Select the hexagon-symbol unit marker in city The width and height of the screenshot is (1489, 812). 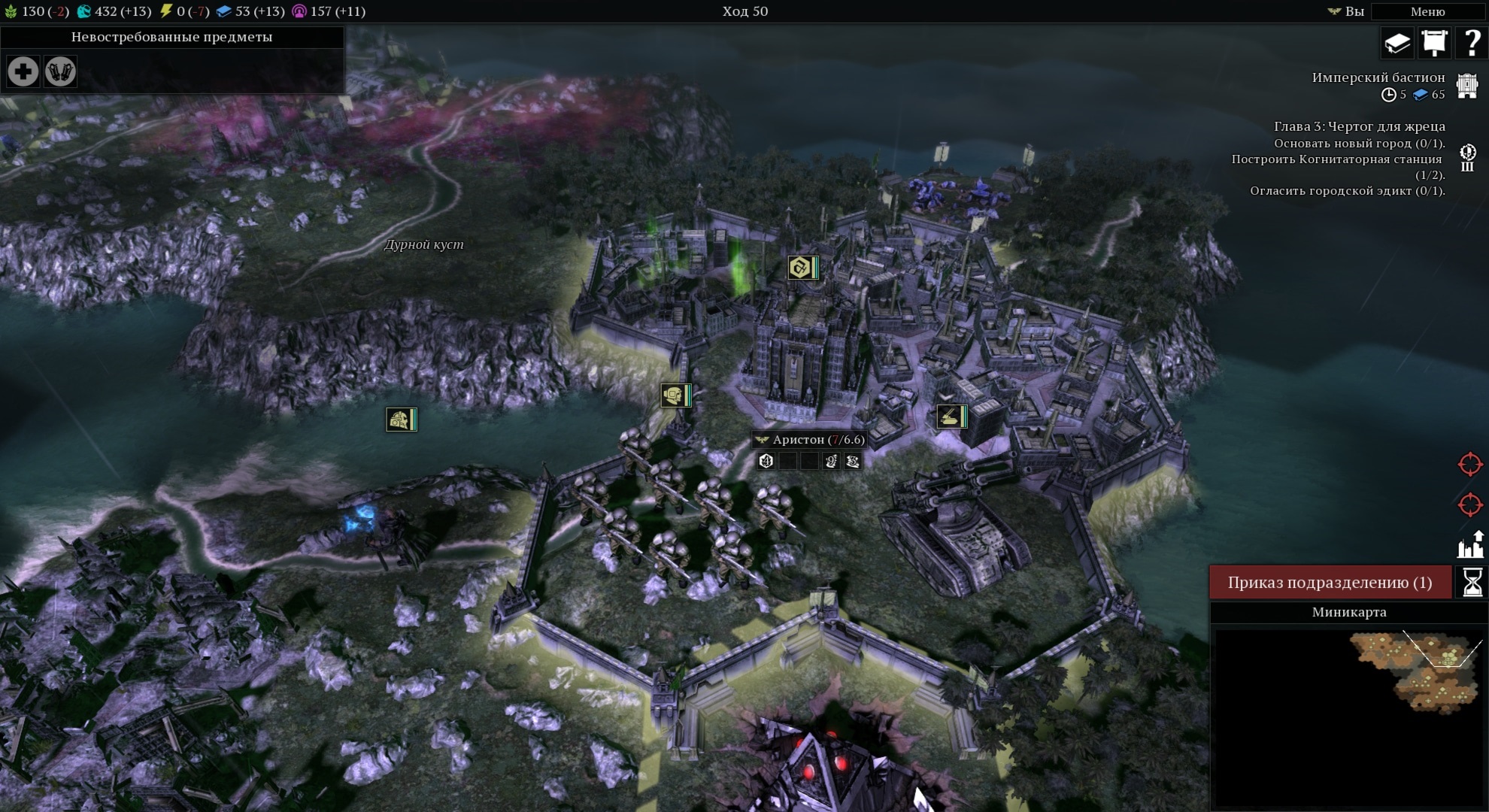pyautogui.click(x=801, y=268)
